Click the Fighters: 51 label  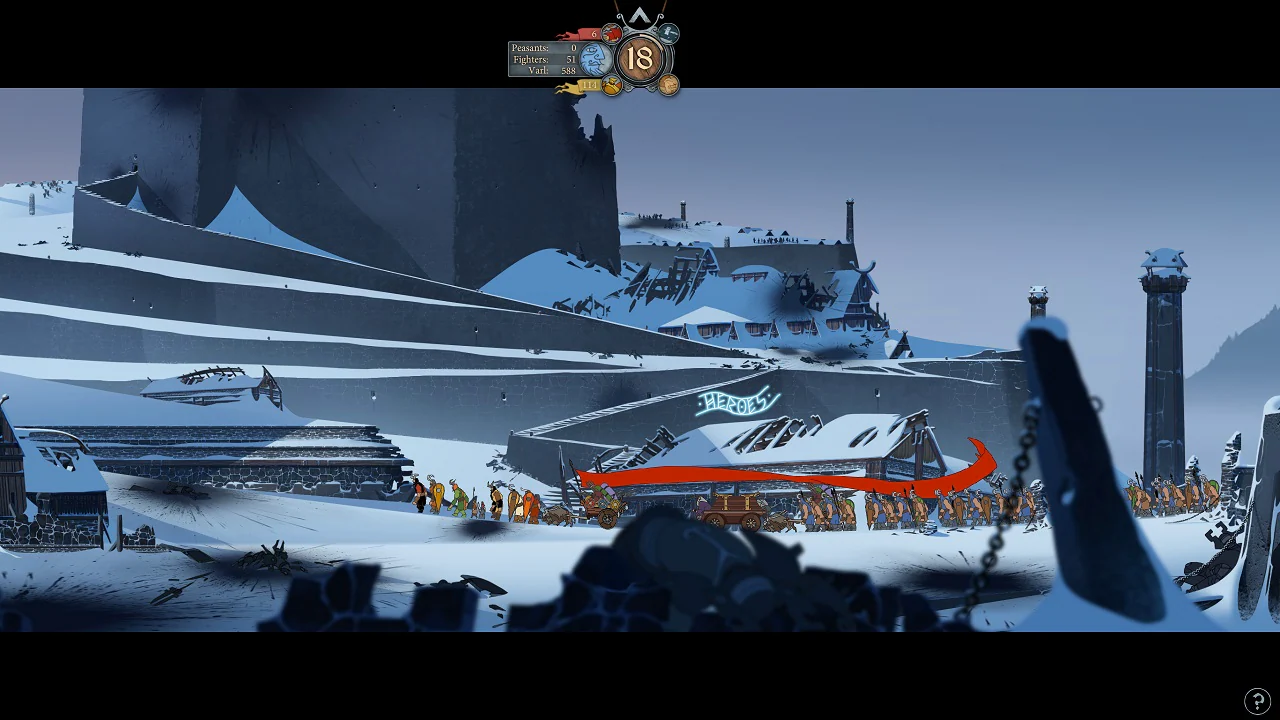point(545,59)
